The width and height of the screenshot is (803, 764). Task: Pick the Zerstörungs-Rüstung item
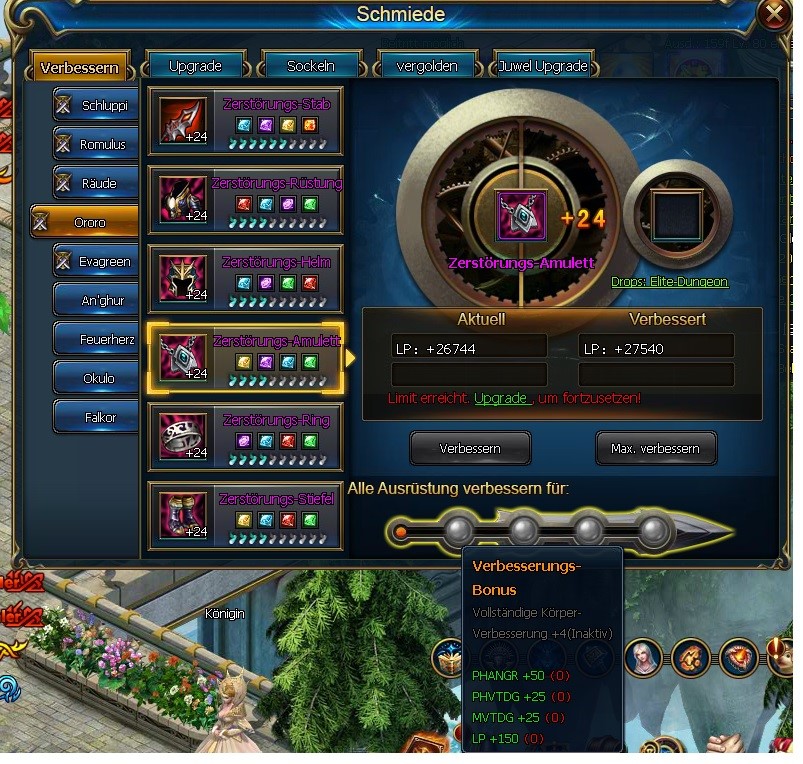pyautogui.click(x=245, y=200)
